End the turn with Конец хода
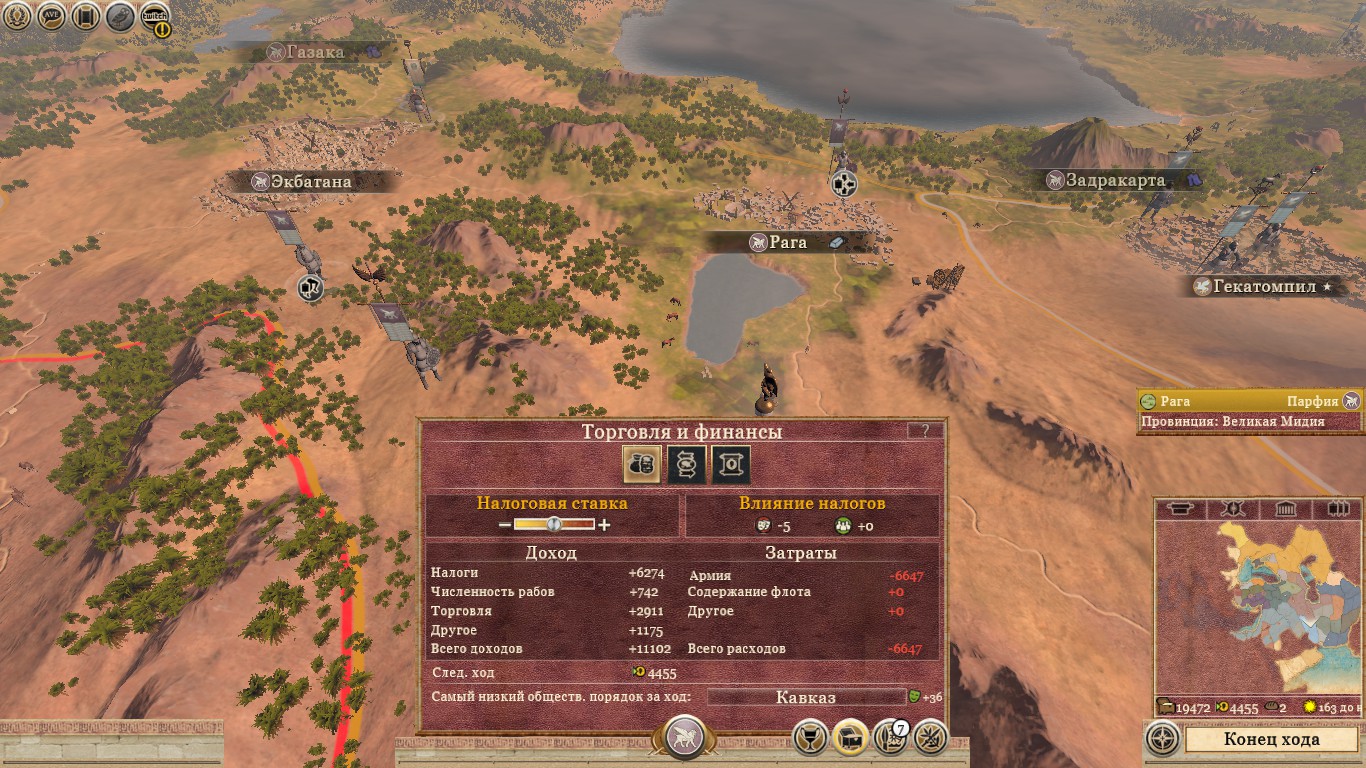This screenshot has width=1366, height=768. point(1271,740)
